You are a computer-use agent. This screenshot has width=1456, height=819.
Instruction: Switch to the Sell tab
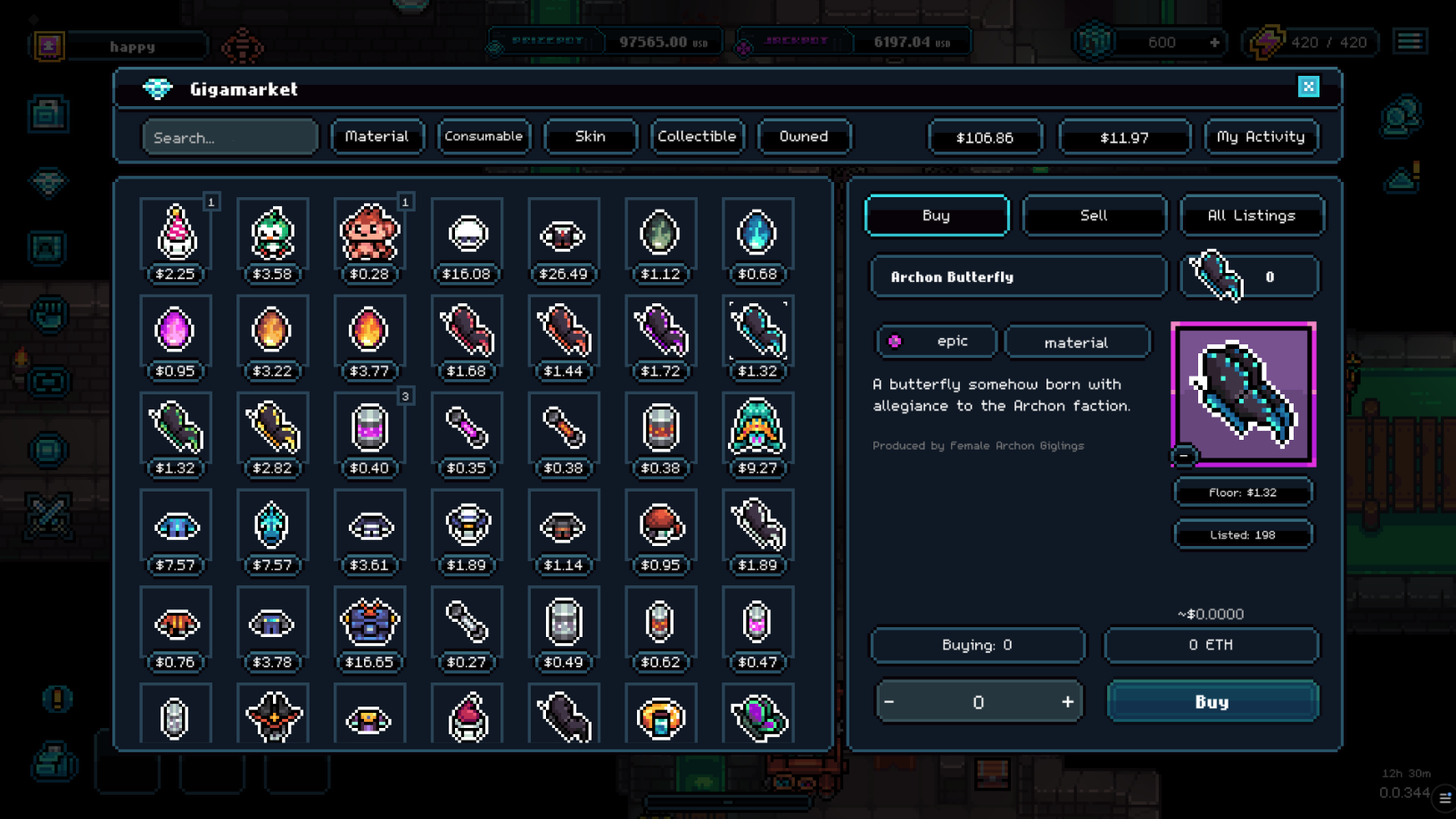coord(1094,215)
